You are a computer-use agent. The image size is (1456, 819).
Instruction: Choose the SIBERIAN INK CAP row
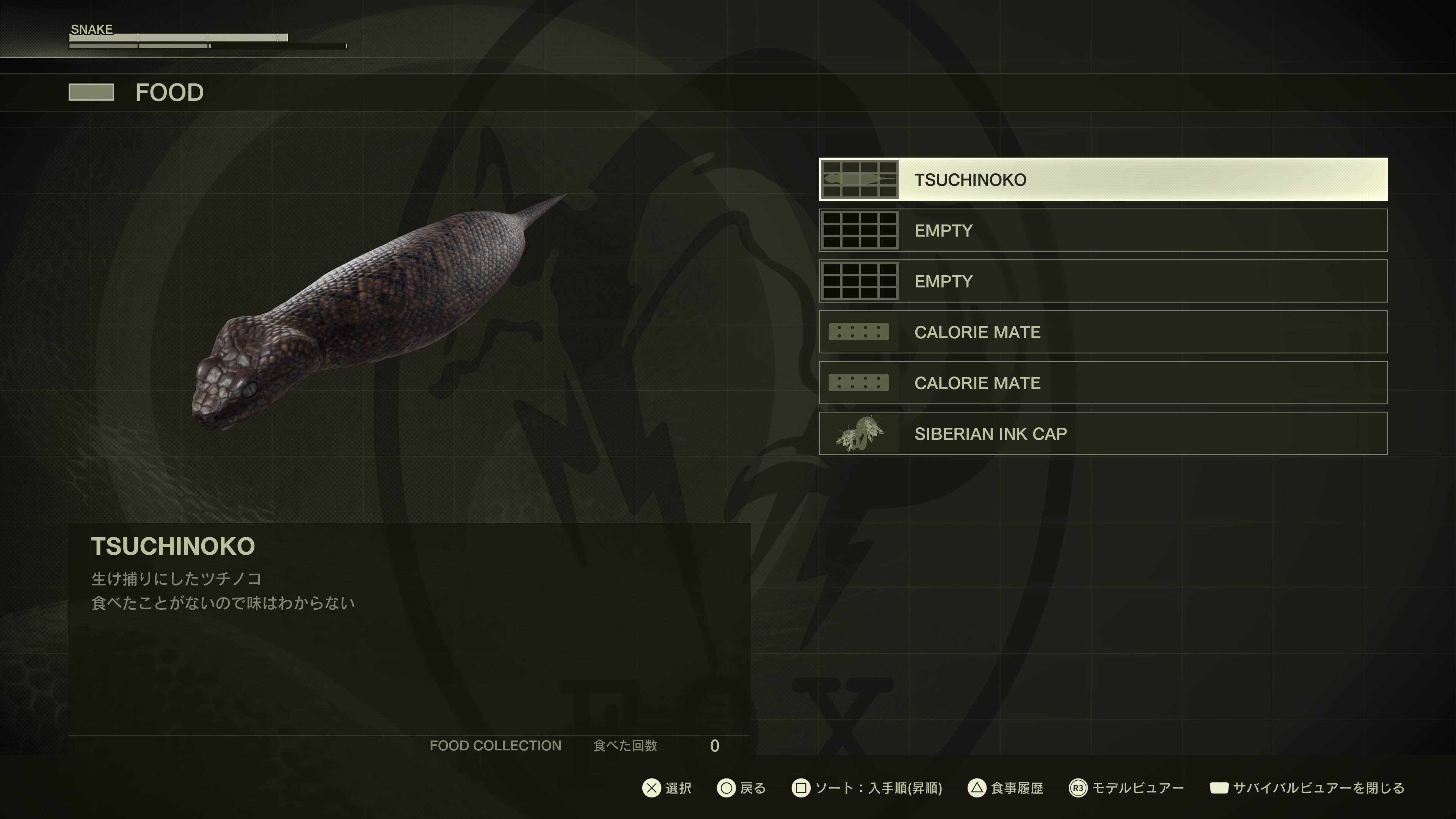[x=1102, y=433]
